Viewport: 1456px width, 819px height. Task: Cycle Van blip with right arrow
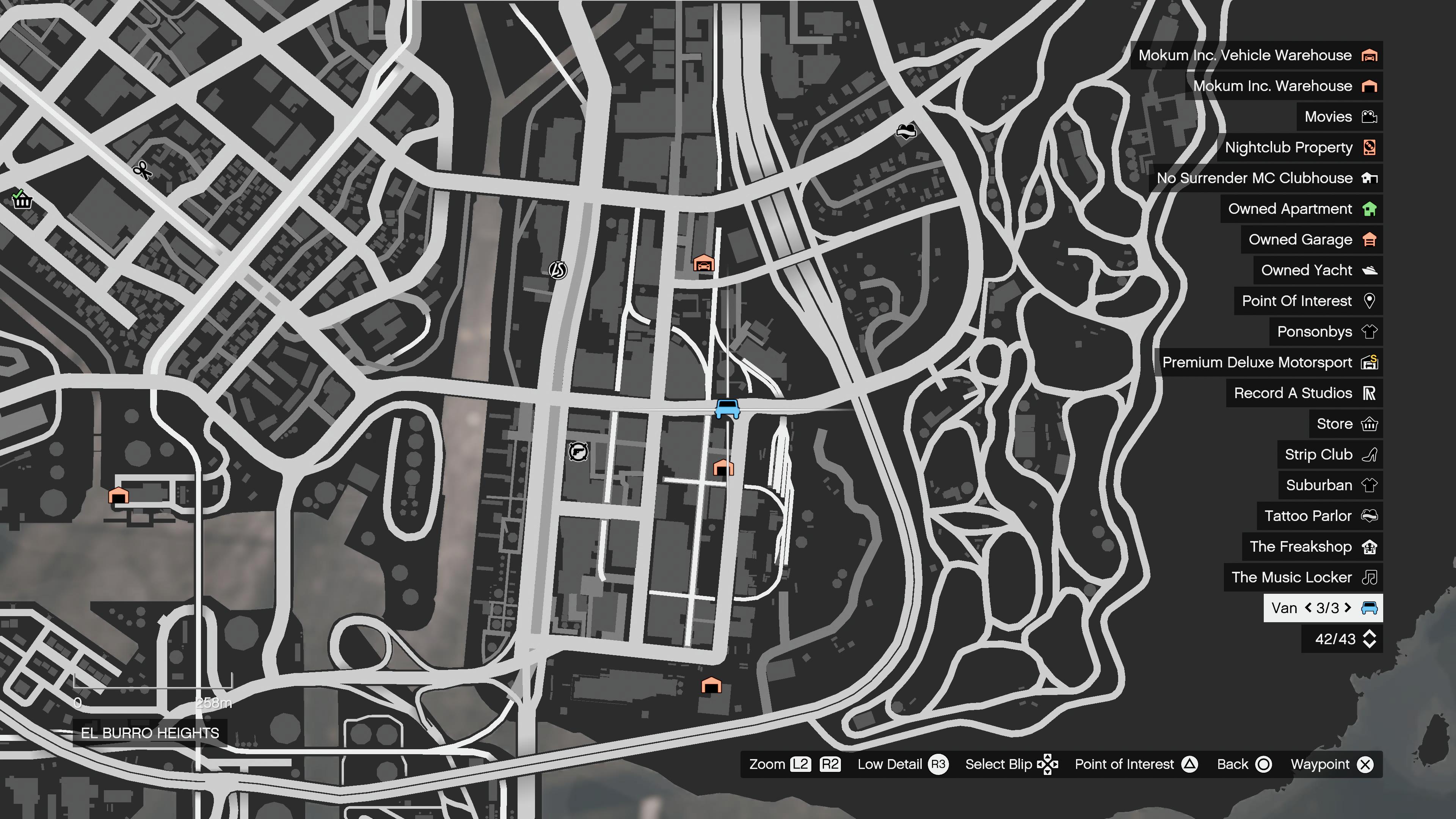click(x=1349, y=607)
